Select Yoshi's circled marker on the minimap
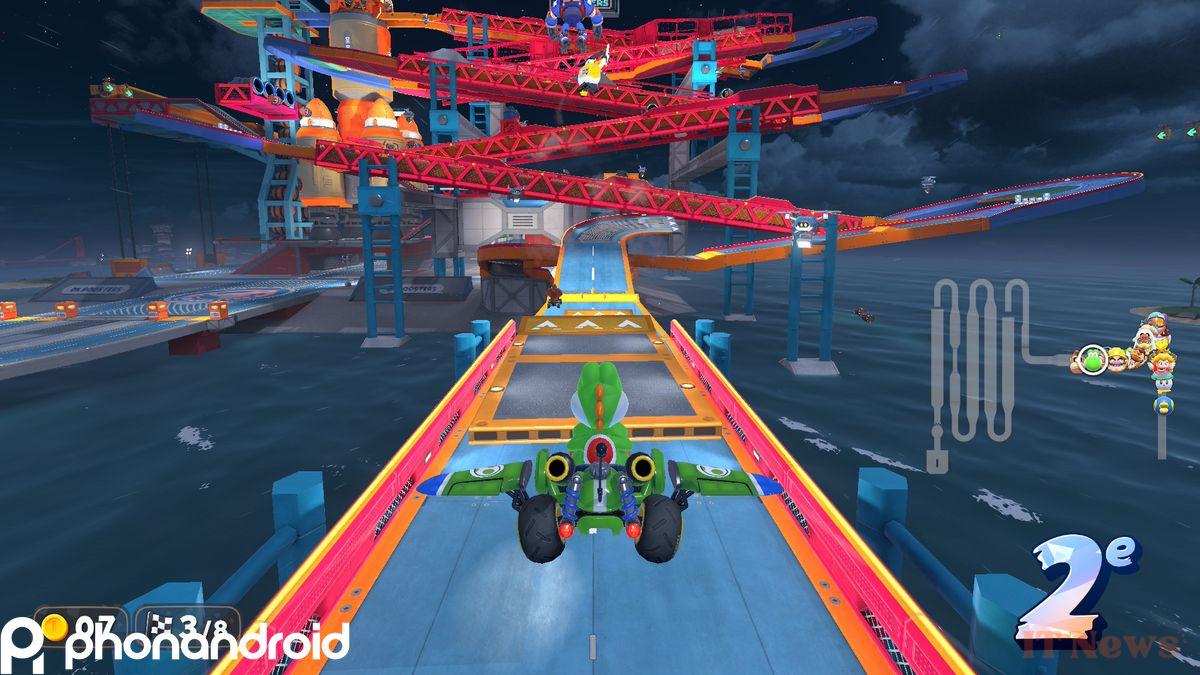Image resolution: width=1200 pixels, height=675 pixels. pos(1090,357)
